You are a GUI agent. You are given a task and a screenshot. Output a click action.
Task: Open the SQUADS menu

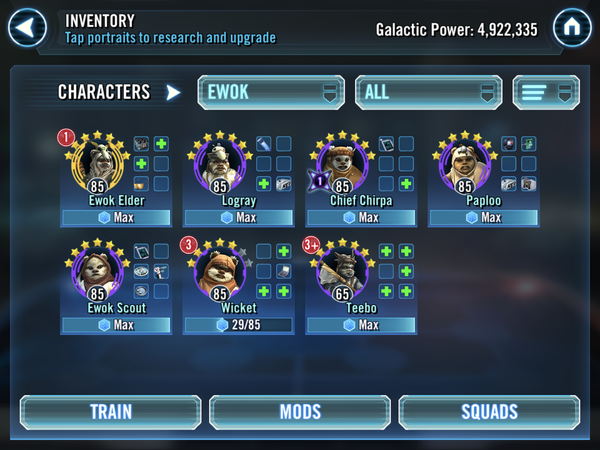pyautogui.click(x=489, y=412)
